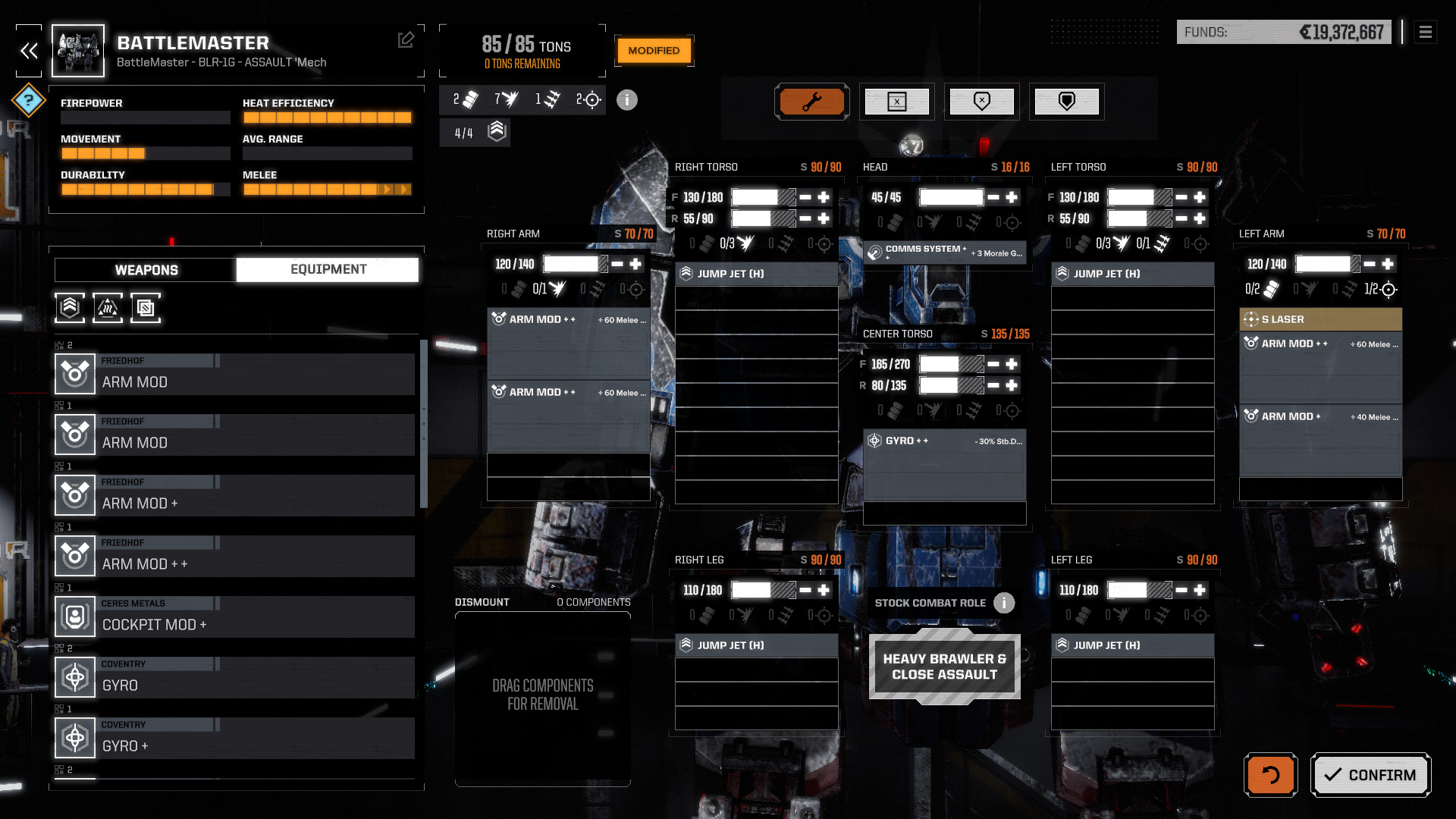The image size is (1456, 819).
Task: Show hardpoint info via the circled i
Action: click(x=626, y=100)
